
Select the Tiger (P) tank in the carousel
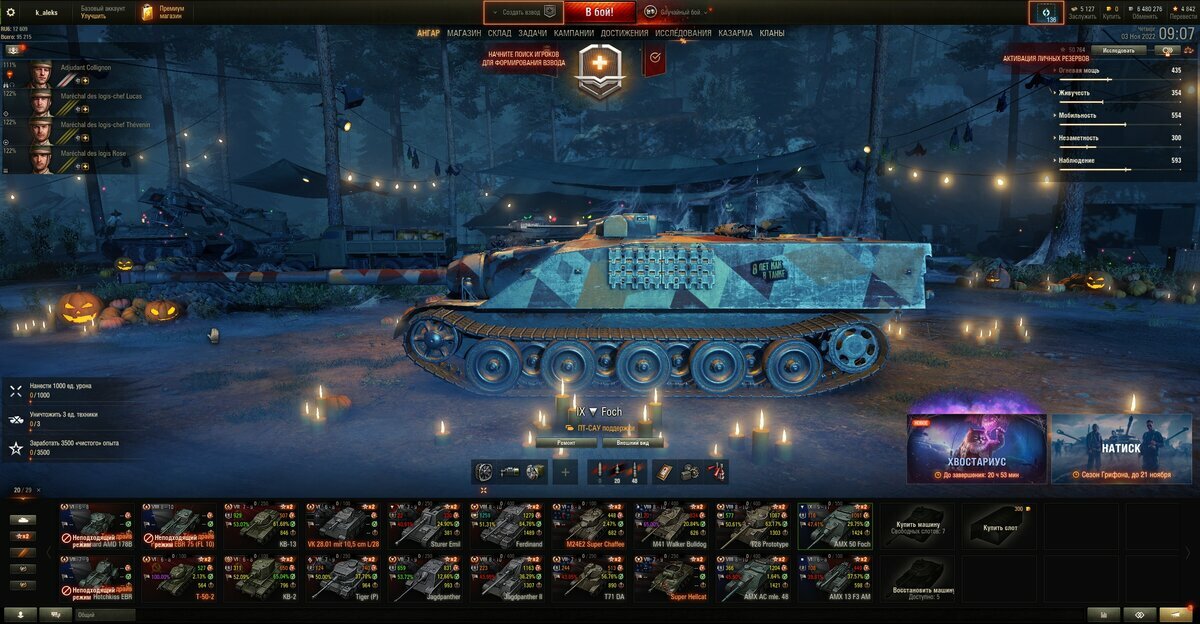point(347,579)
